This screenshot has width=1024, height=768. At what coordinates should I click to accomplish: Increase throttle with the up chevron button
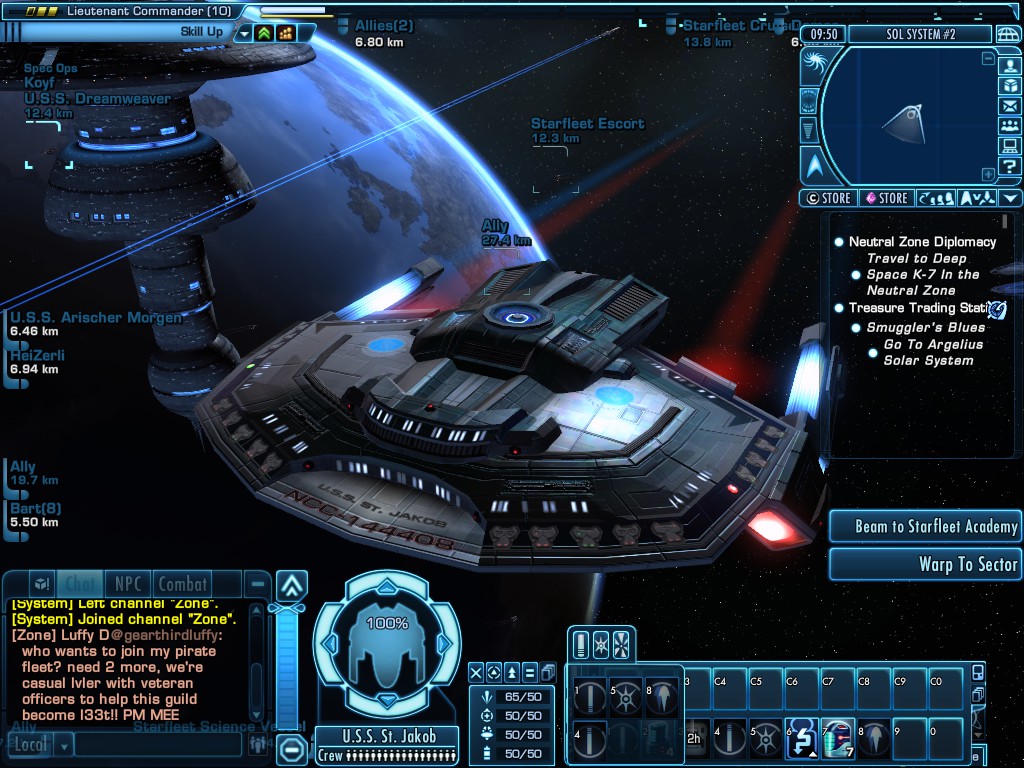click(291, 585)
